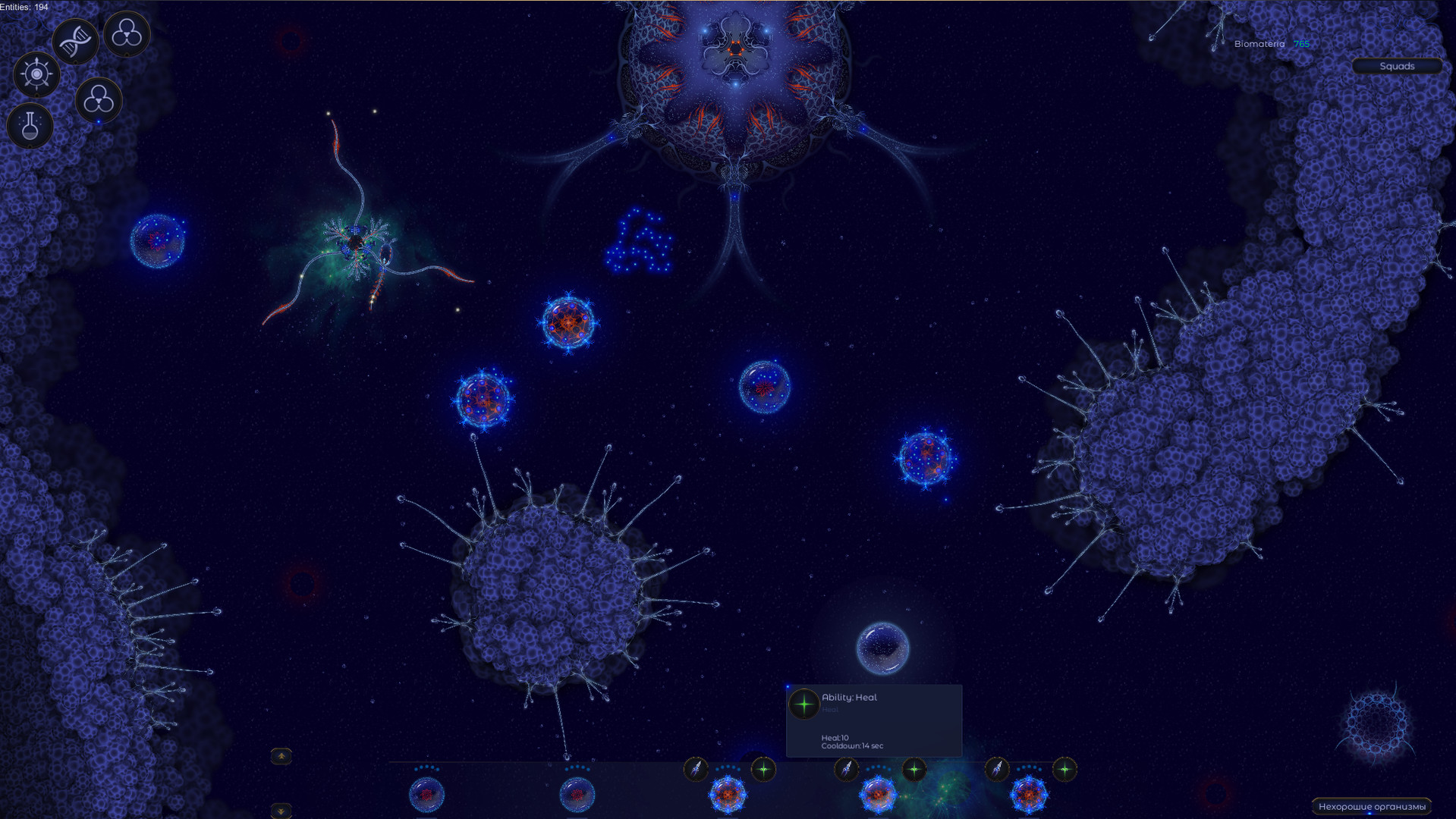Viewport: 1456px width, 819px height.
Task: Select the upper cell group icon
Action: 127,34
